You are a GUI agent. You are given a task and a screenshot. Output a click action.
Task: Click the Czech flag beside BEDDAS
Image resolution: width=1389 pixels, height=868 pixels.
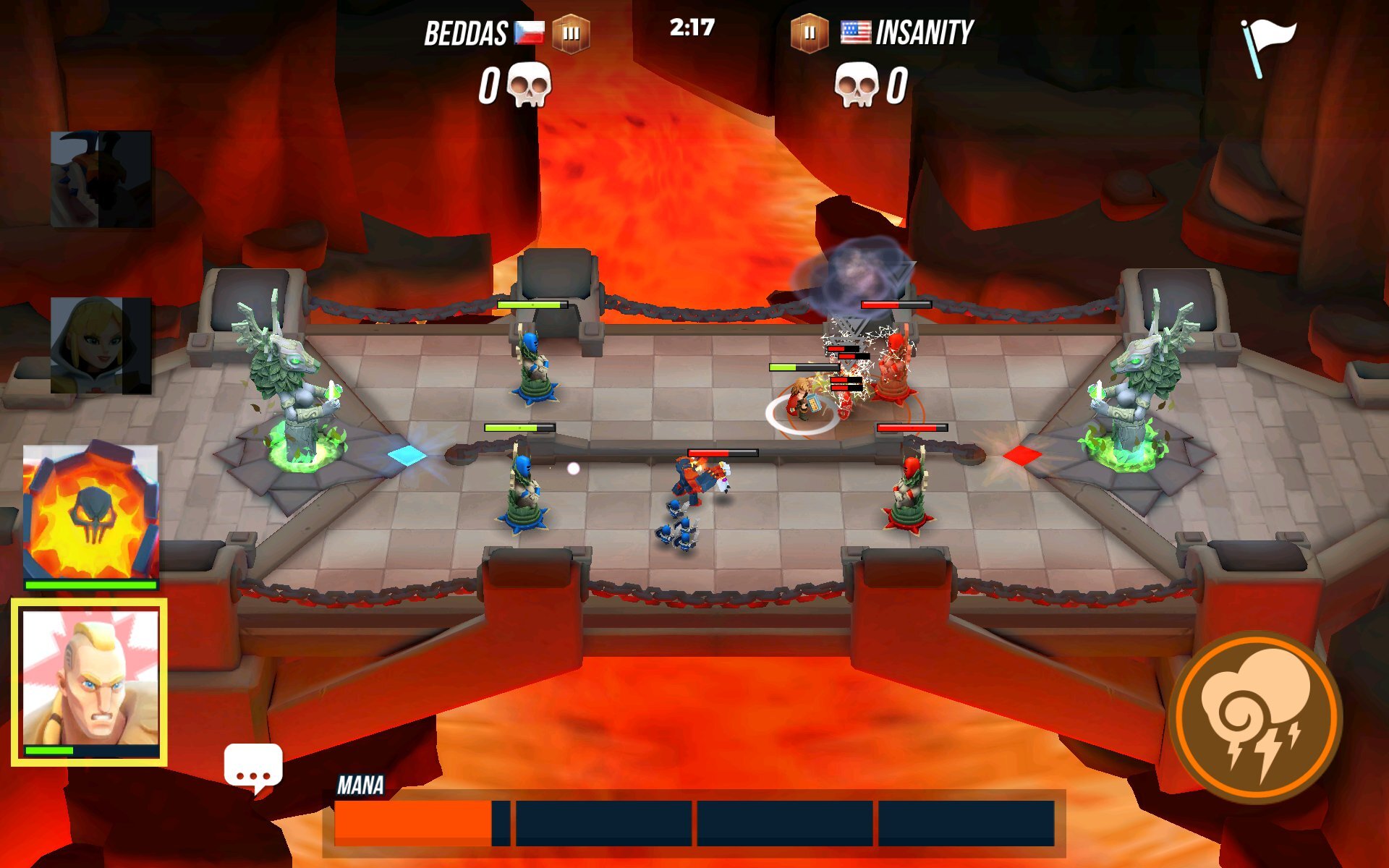(x=529, y=31)
